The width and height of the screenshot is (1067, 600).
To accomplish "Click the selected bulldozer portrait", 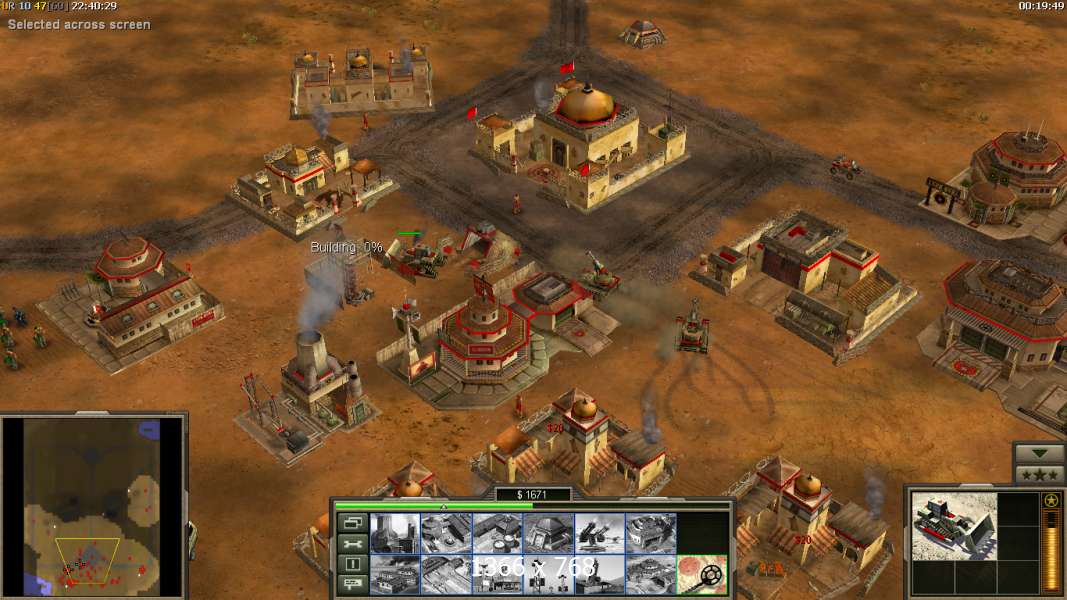I will pos(954,526).
